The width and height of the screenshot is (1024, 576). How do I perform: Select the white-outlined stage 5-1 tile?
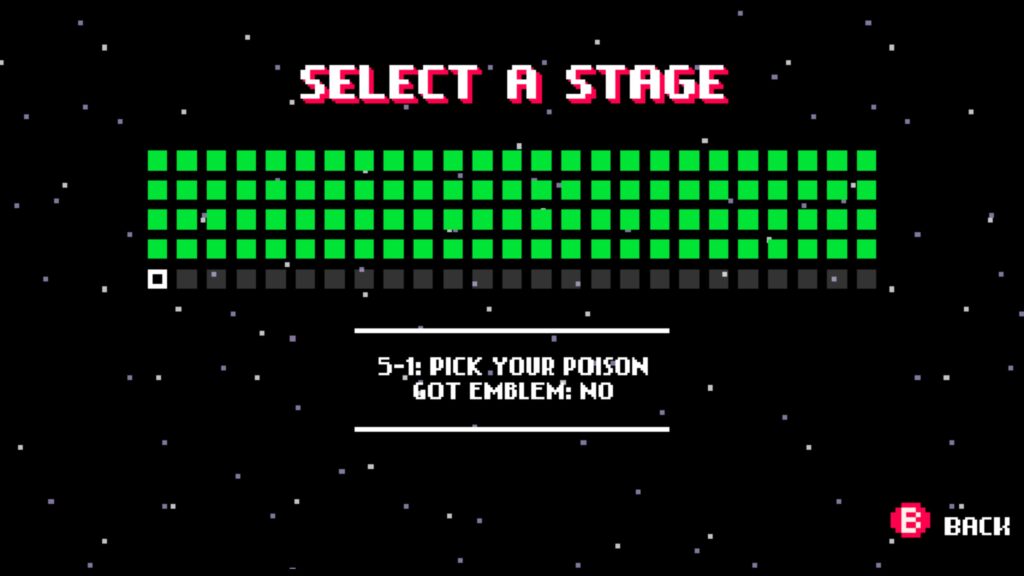[157, 279]
